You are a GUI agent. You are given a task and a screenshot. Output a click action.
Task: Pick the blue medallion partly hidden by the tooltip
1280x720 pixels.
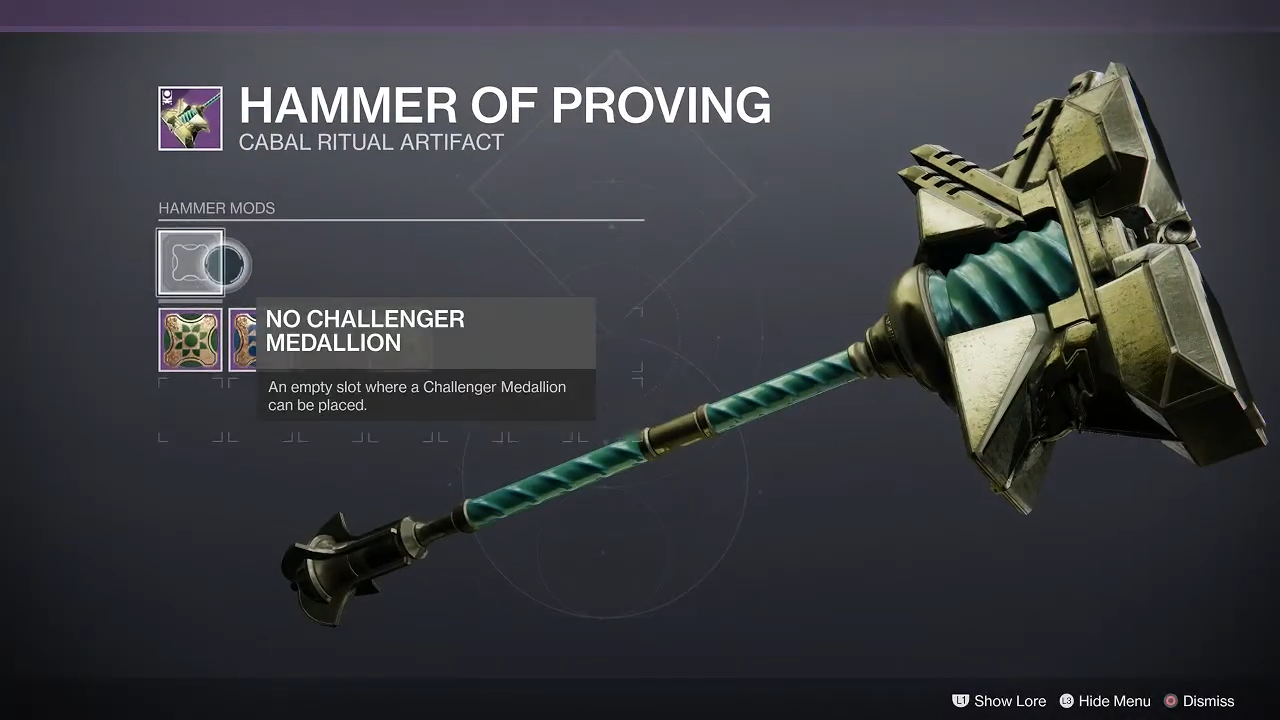tap(242, 340)
